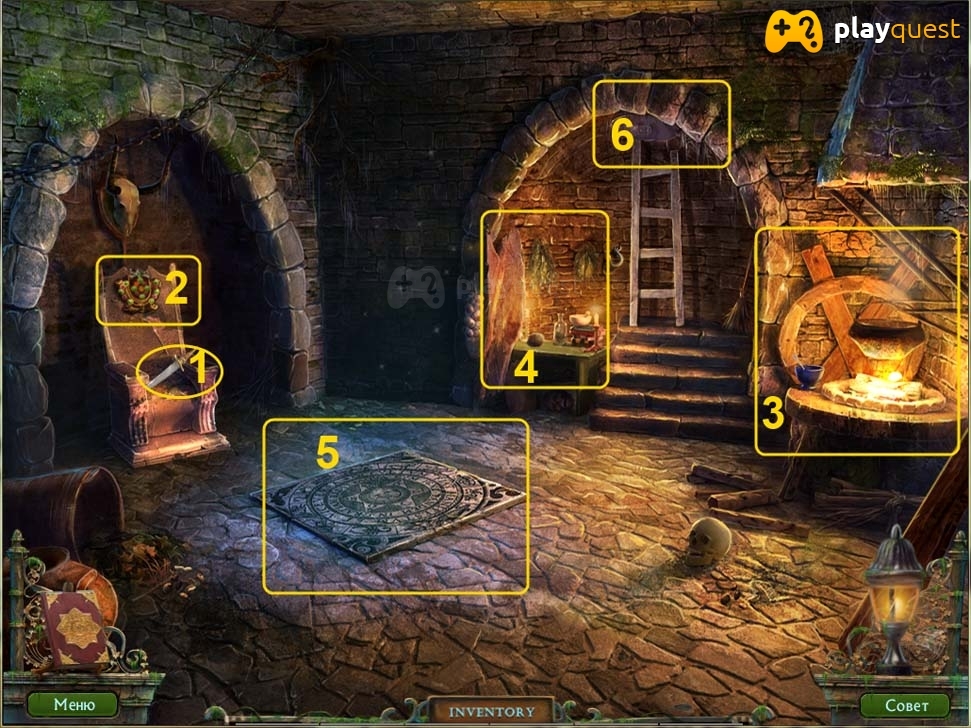Open the Меню button
Screen dimensions: 971x728
[x=73, y=704]
